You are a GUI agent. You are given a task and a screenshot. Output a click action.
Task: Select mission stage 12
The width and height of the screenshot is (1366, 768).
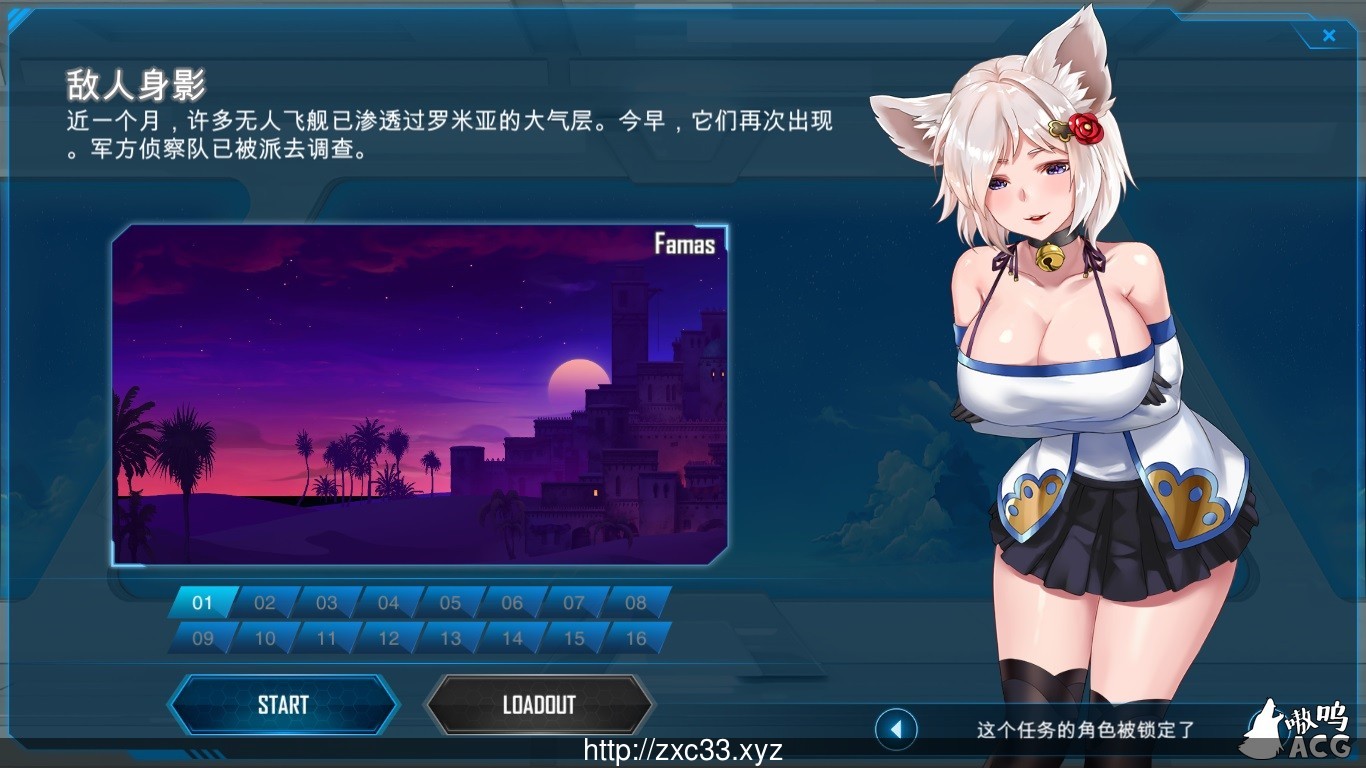click(x=388, y=638)
